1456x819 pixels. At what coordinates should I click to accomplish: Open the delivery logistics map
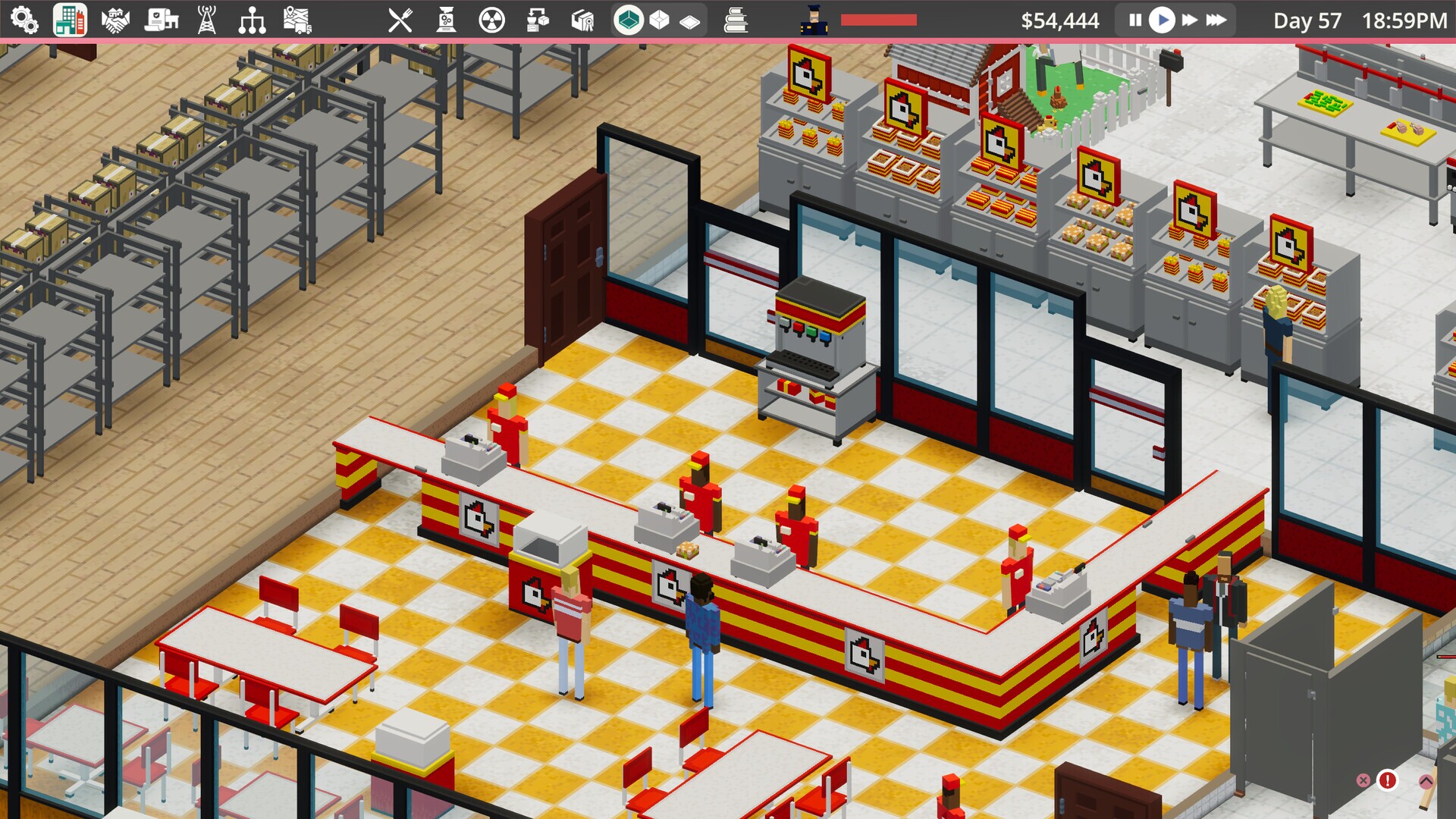(x=297, y=19)
